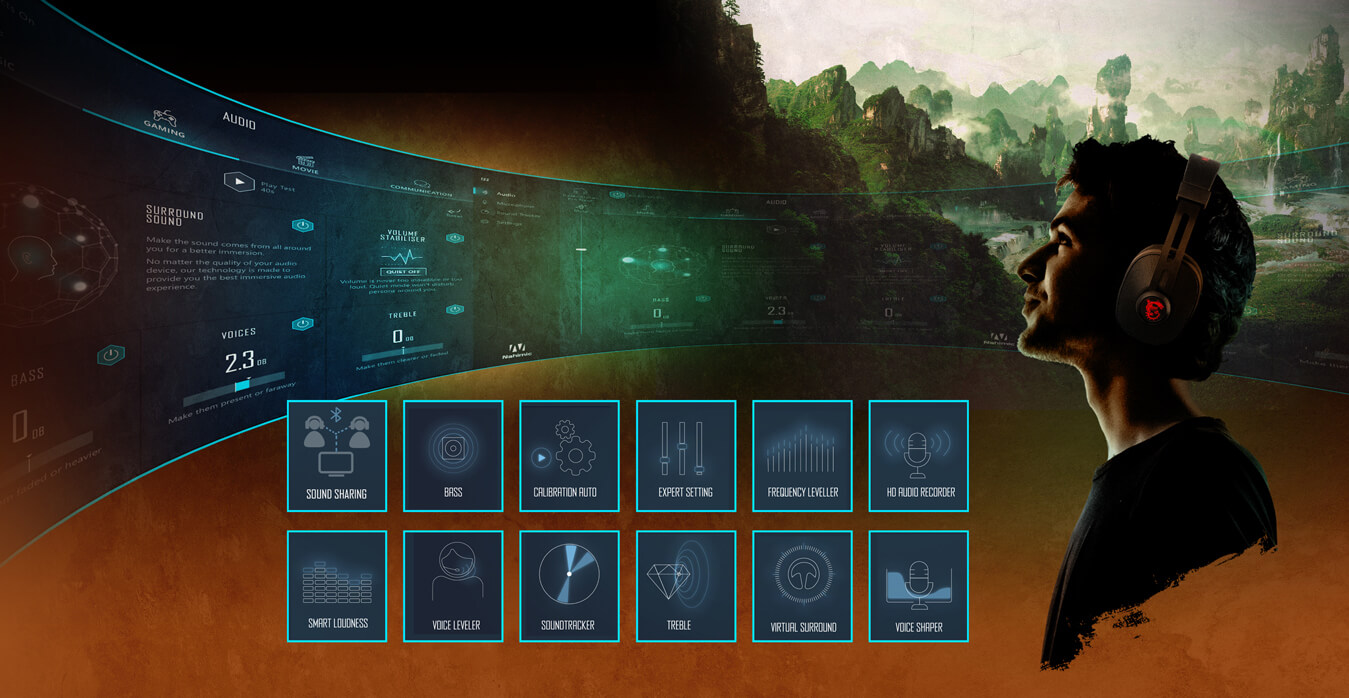Select the Frequency Leveller tile
Image resolution: width=1349 pixels, height=698 pixels.
click(x=802, y=455)
